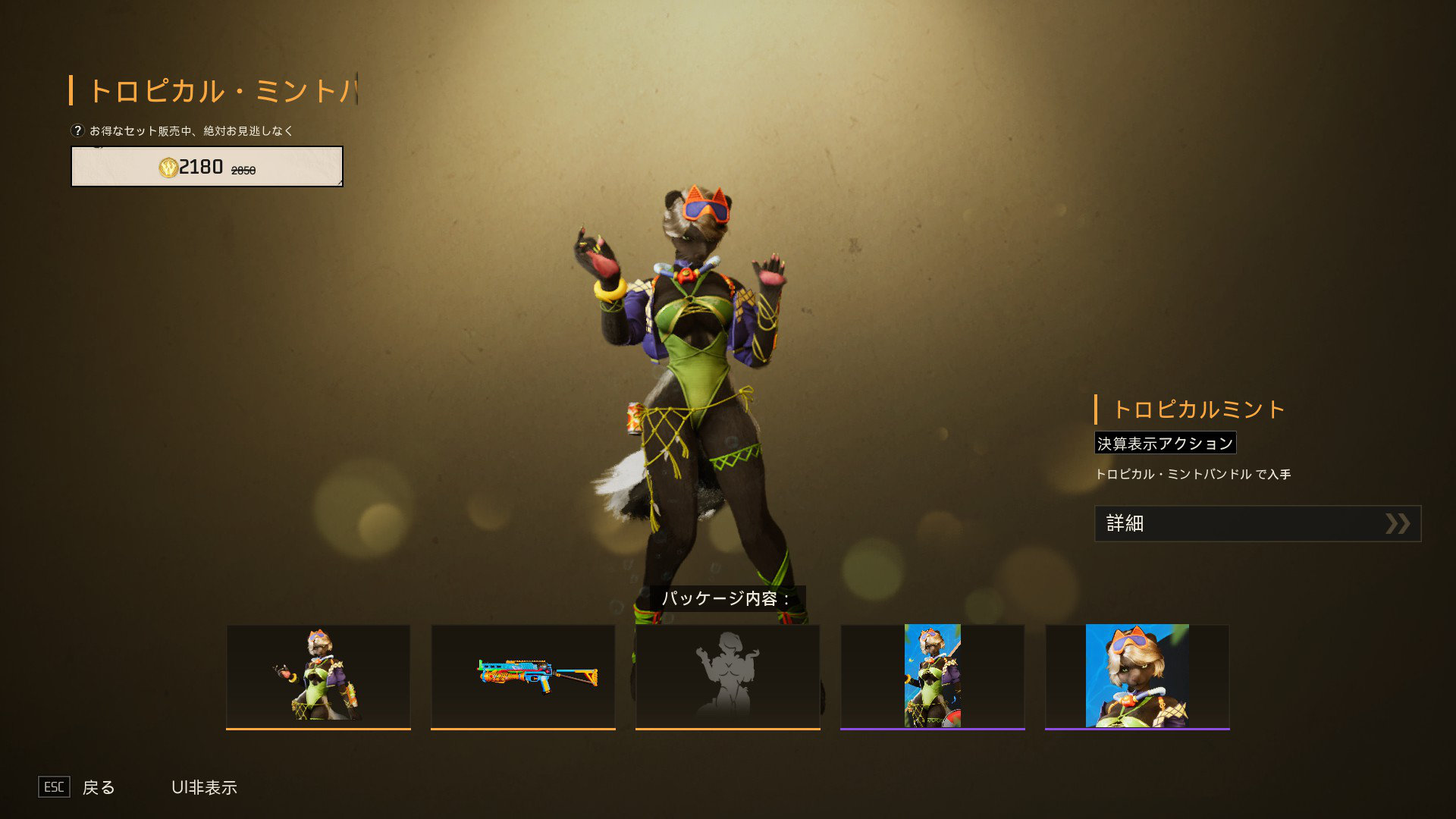
Task: Open the 詳細 details panel
Action: click(1257, 523)
